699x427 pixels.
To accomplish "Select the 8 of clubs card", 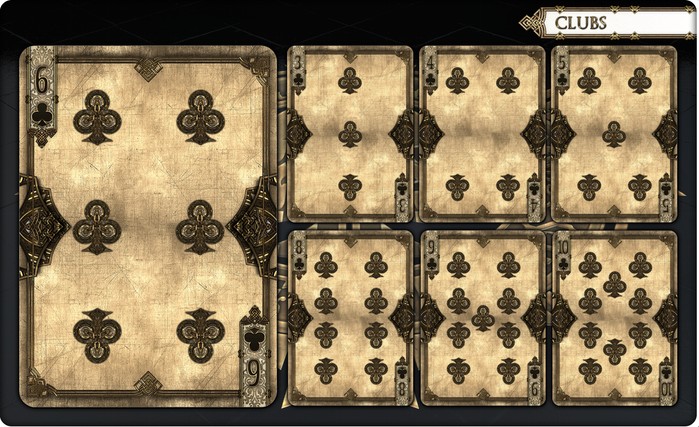I will click(x=349, y=318).
